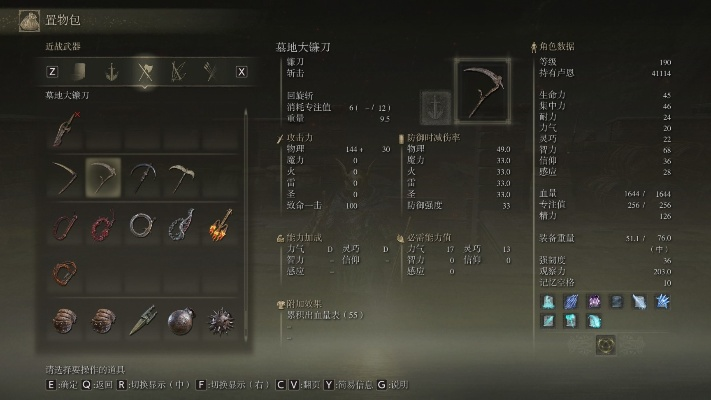Select the green dagger slot
This screenshot has width=711, height=400.
pos(143,319)
